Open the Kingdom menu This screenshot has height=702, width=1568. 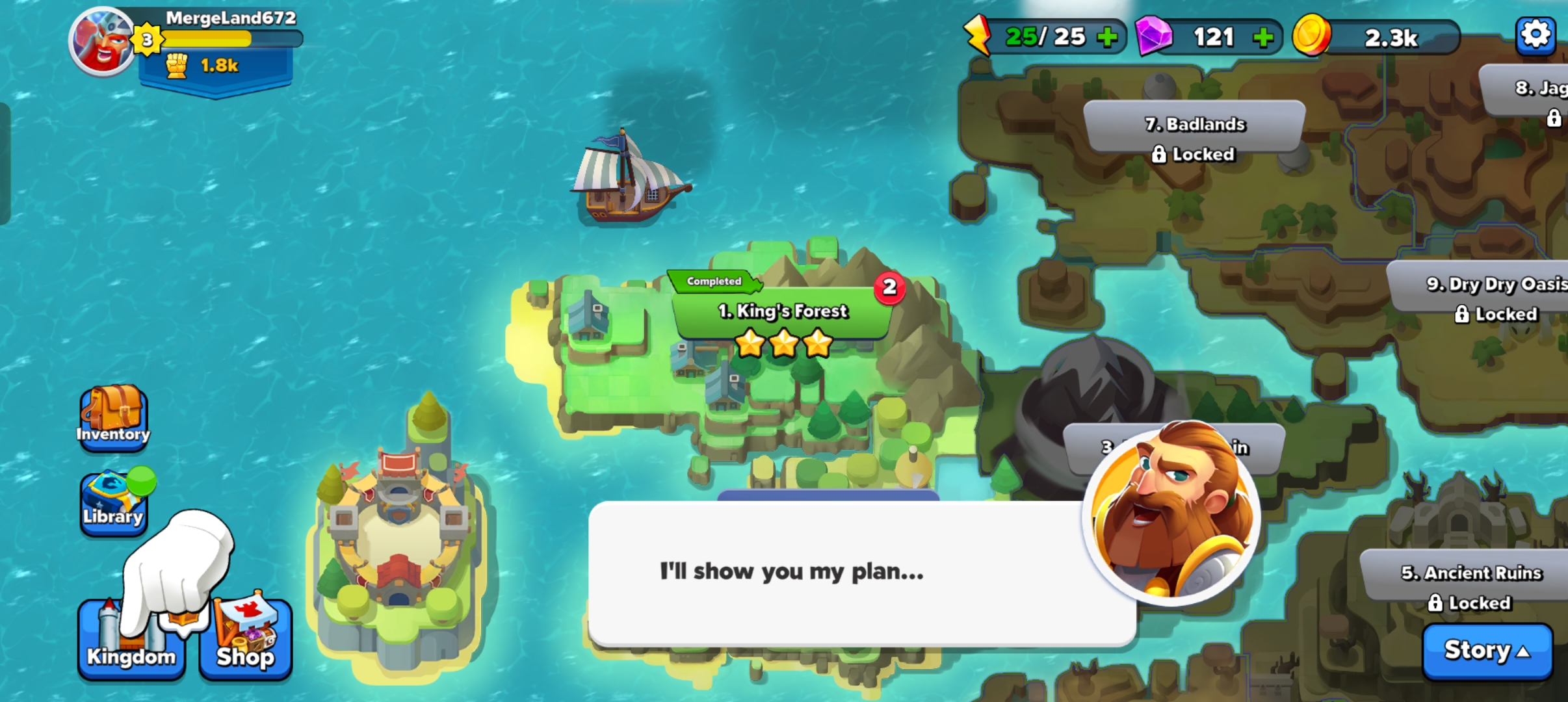click(x=131, y=640)
